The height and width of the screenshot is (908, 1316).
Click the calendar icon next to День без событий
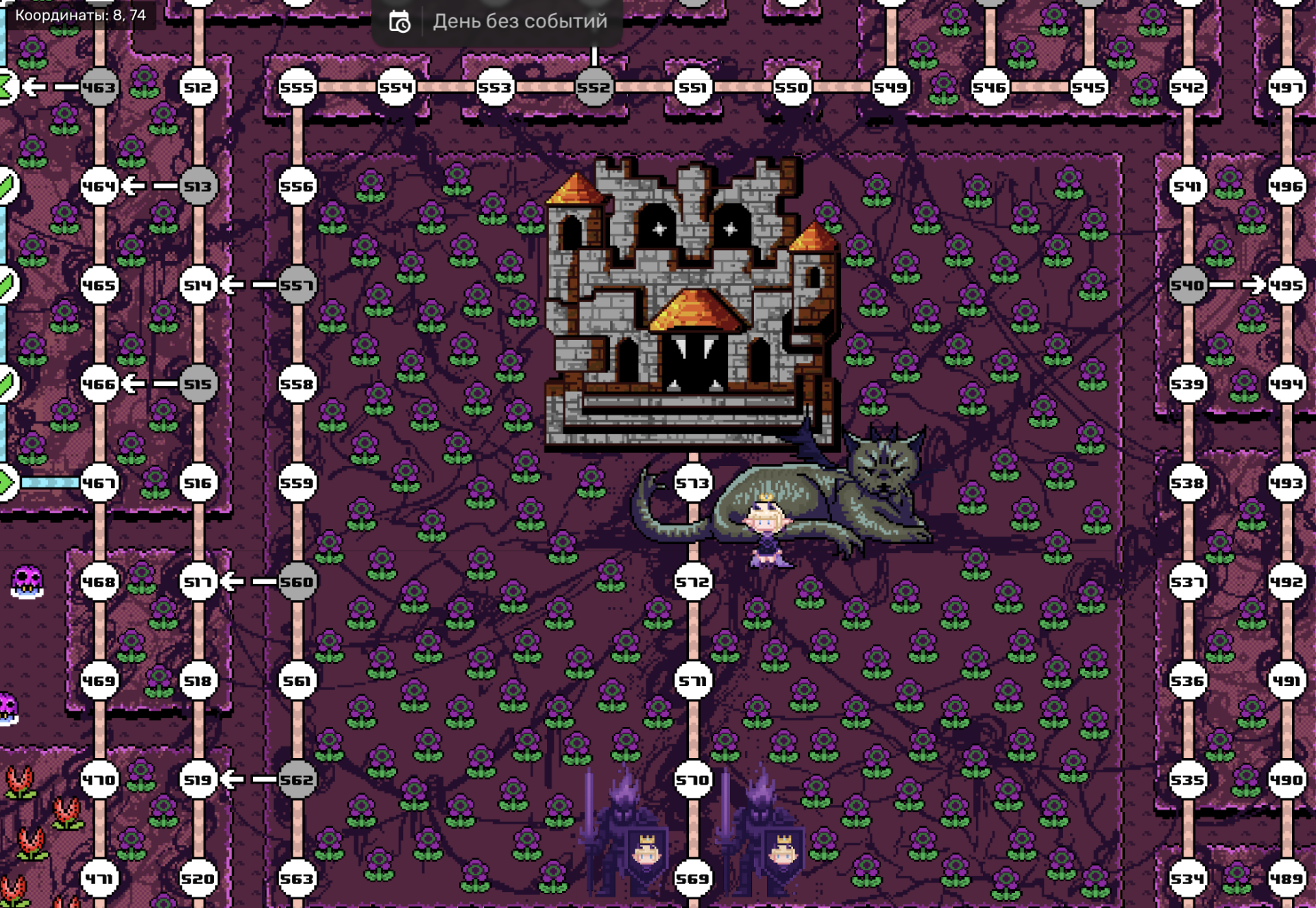(398, 21)
